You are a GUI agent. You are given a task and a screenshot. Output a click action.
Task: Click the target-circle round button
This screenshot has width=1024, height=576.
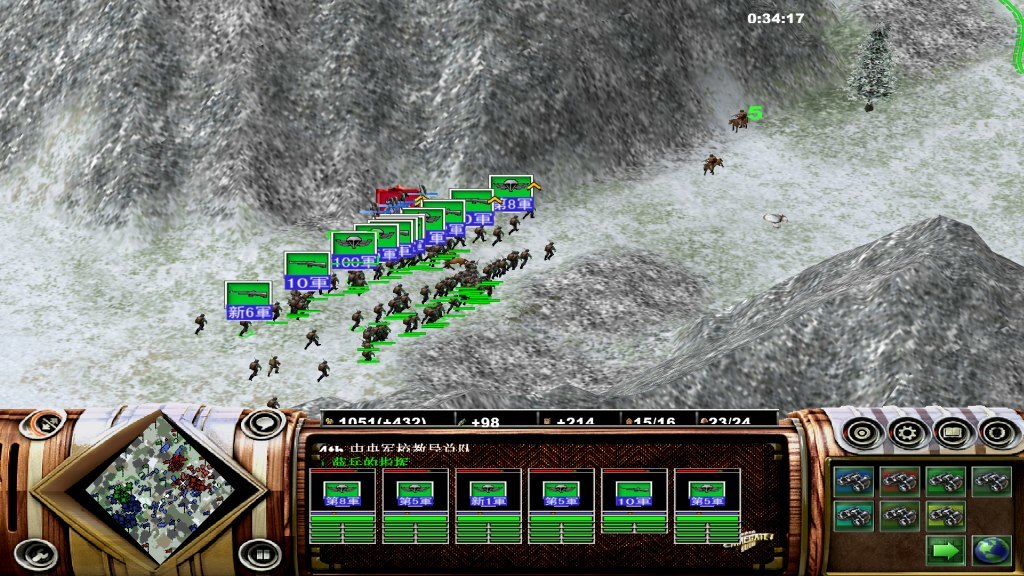pos(862,433)
